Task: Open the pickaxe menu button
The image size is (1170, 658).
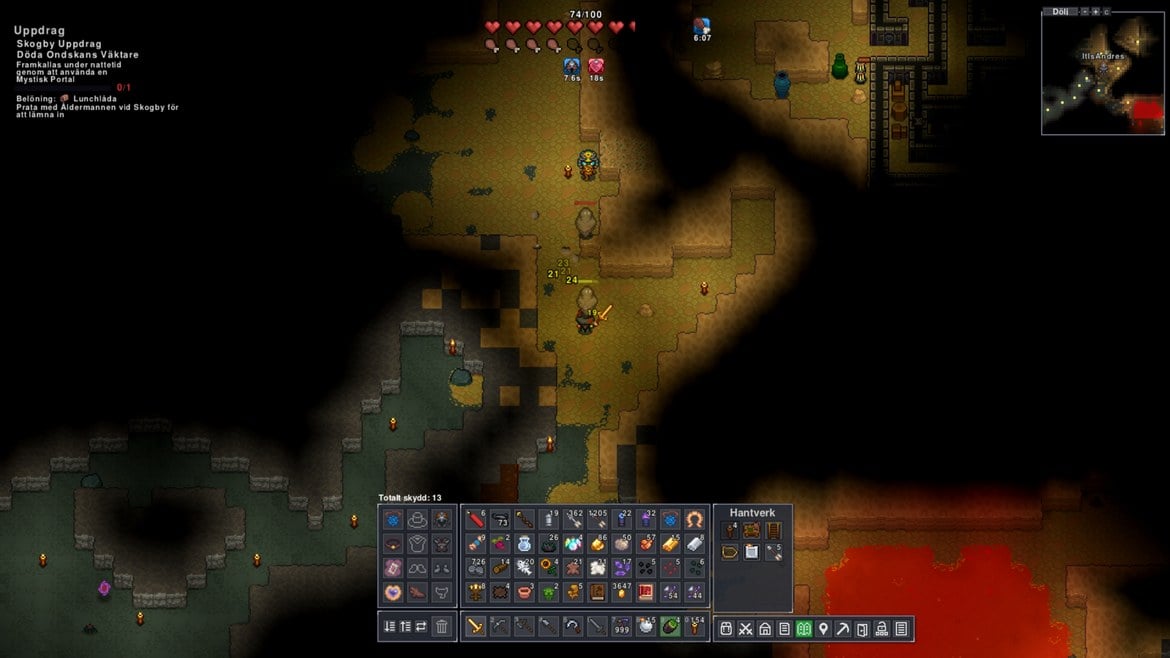Action: (843, 629)
